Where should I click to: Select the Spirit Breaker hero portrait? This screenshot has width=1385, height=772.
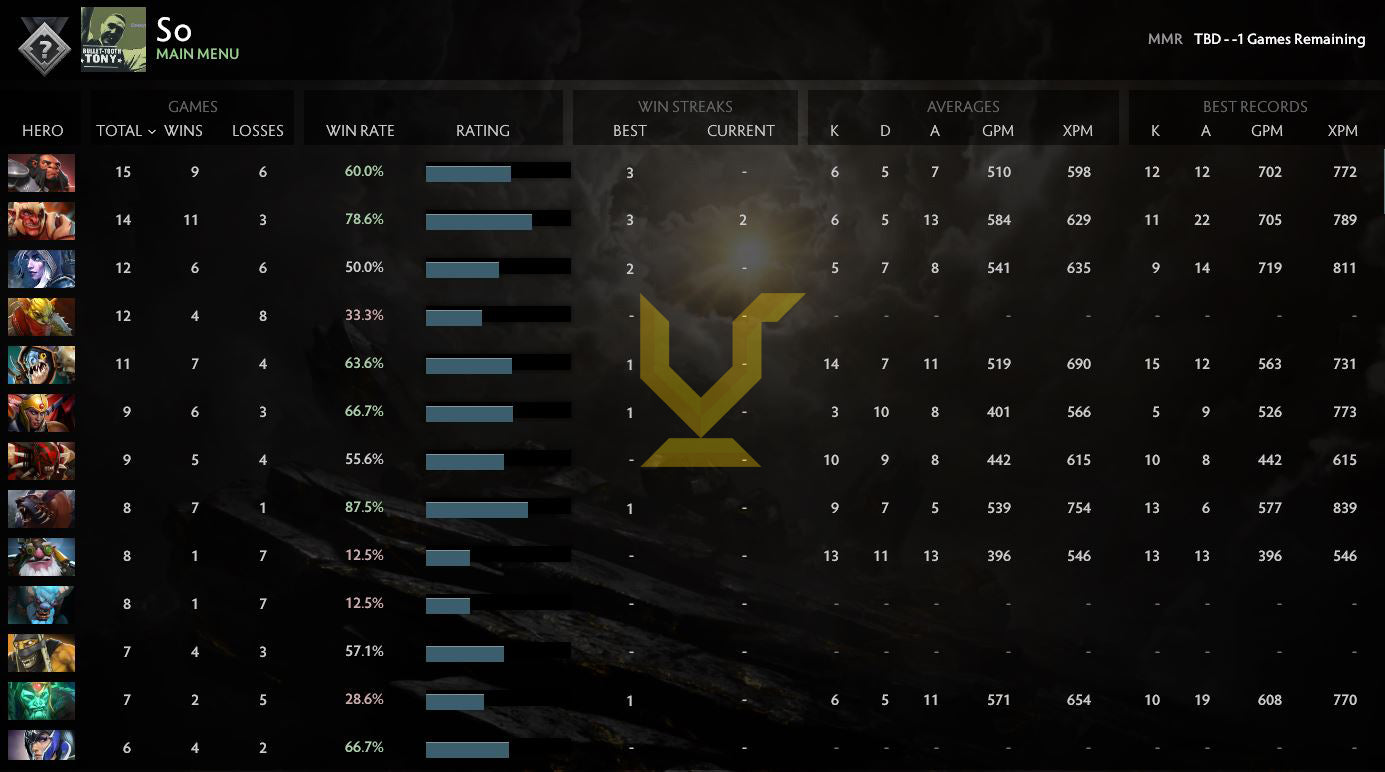(x=41, y=604)
